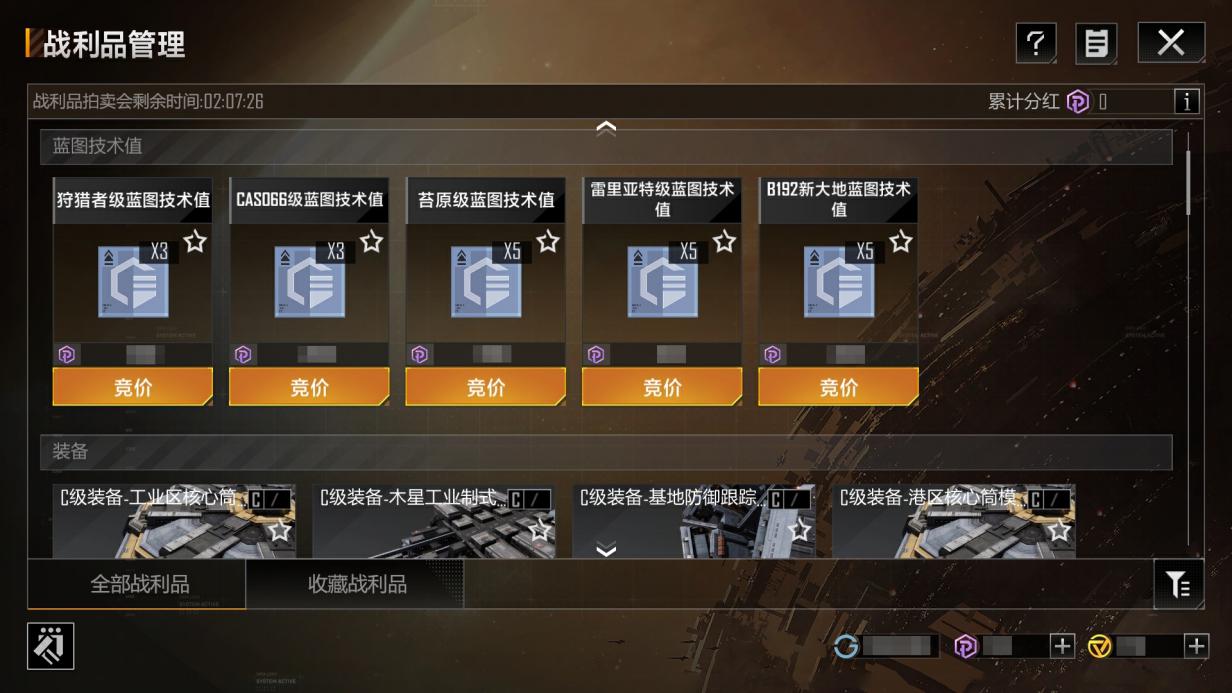
Task: Switch to the 全部战利品 tab
Action: (x=139, y=584)
